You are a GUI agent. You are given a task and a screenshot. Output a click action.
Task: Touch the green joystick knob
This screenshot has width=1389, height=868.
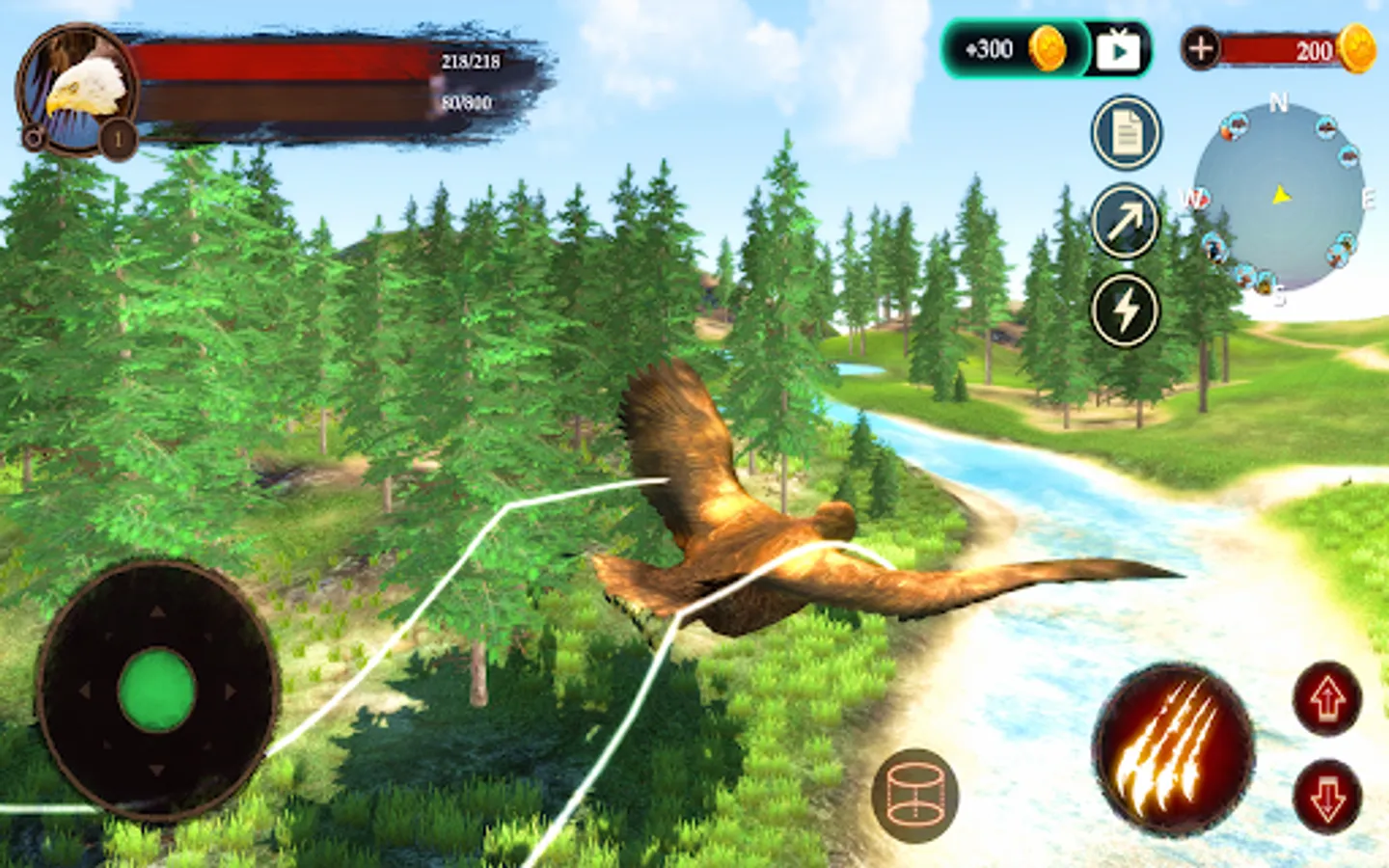[x=156, y=691]
